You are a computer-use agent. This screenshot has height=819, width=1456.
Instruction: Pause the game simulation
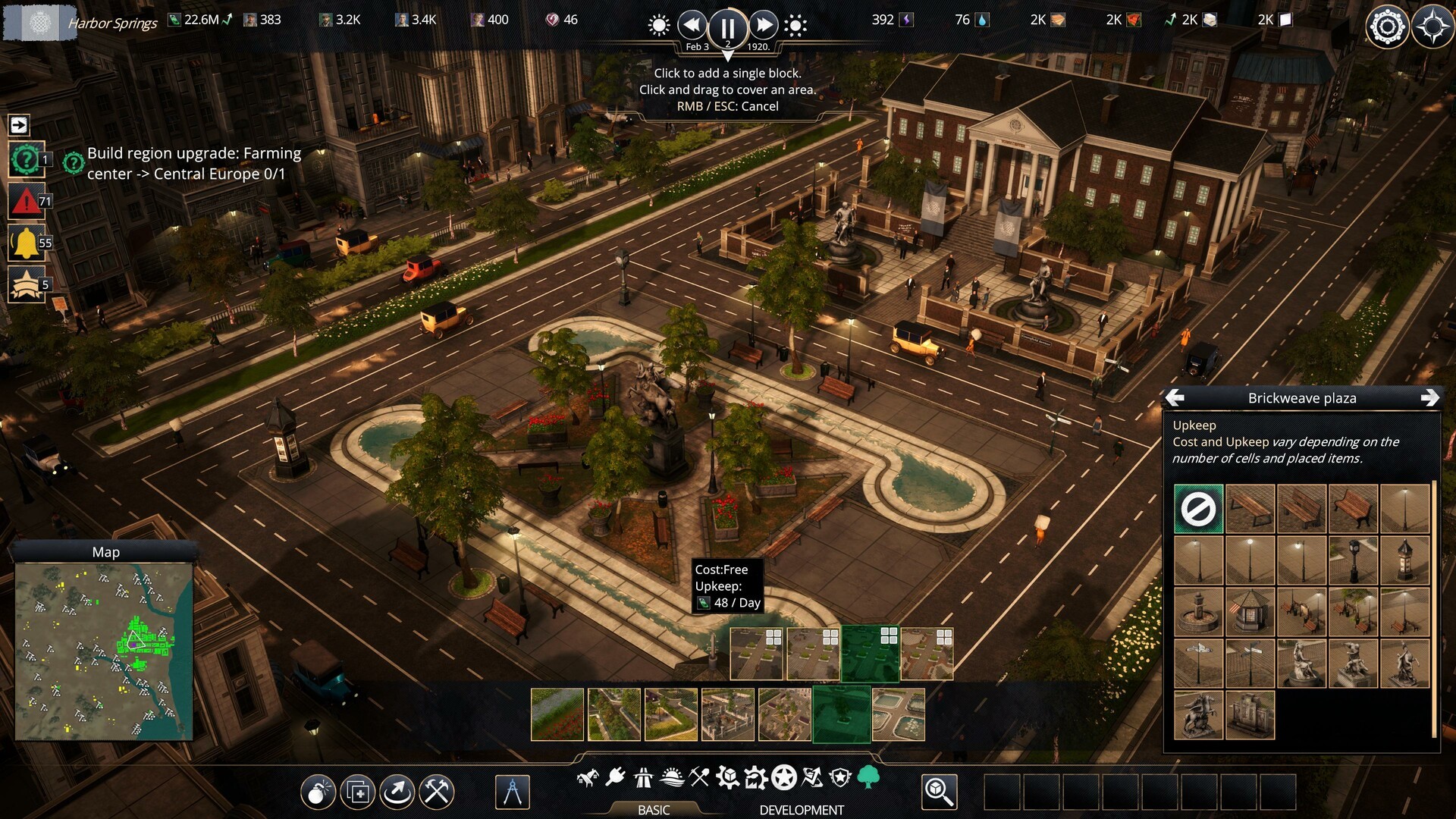tap(726, 27)
